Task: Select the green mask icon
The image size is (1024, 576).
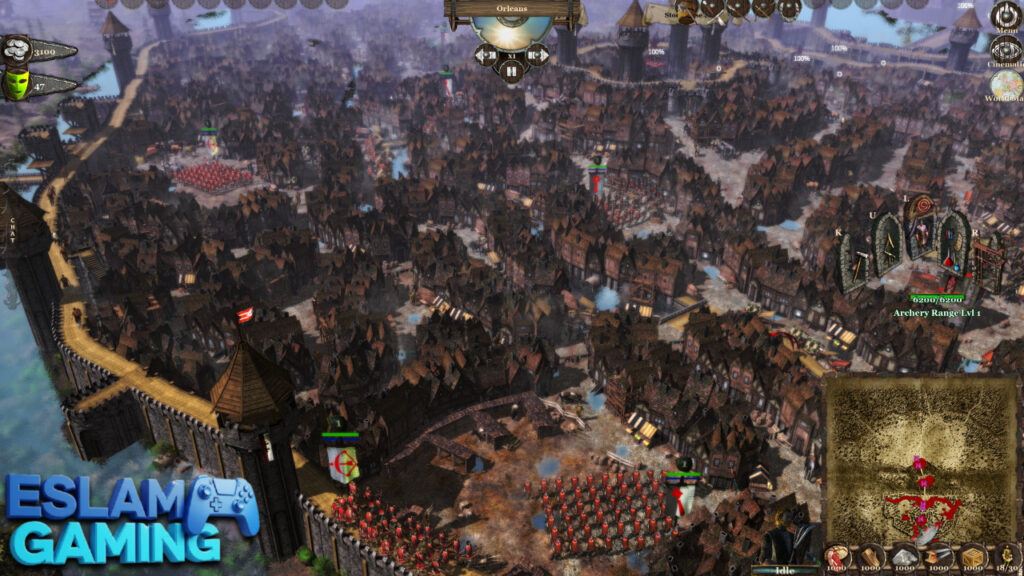Action: pyautogui.click(x=15, y=85)
